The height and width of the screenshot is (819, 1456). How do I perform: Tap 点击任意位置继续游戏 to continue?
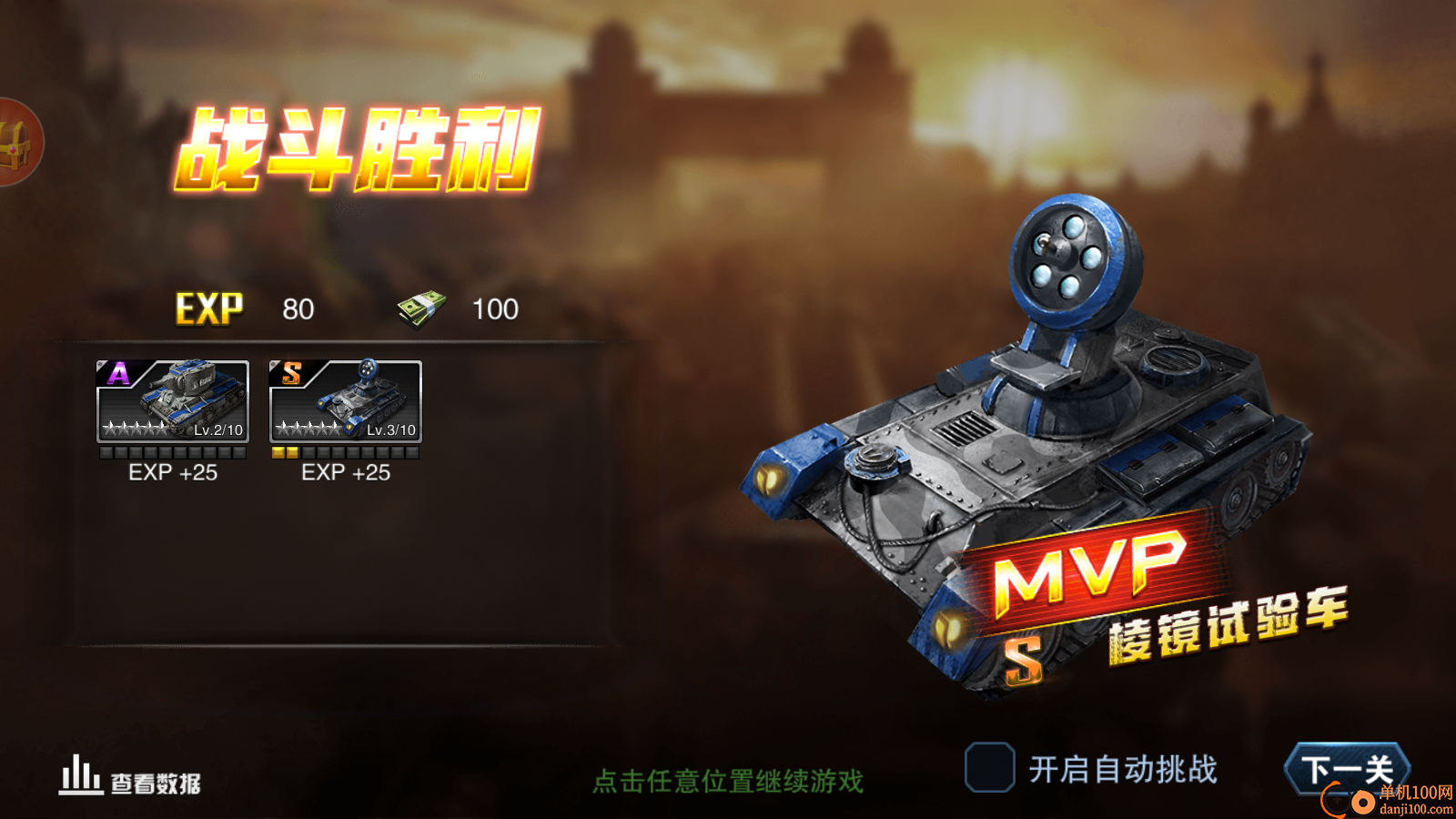click(x=727, y=778)
